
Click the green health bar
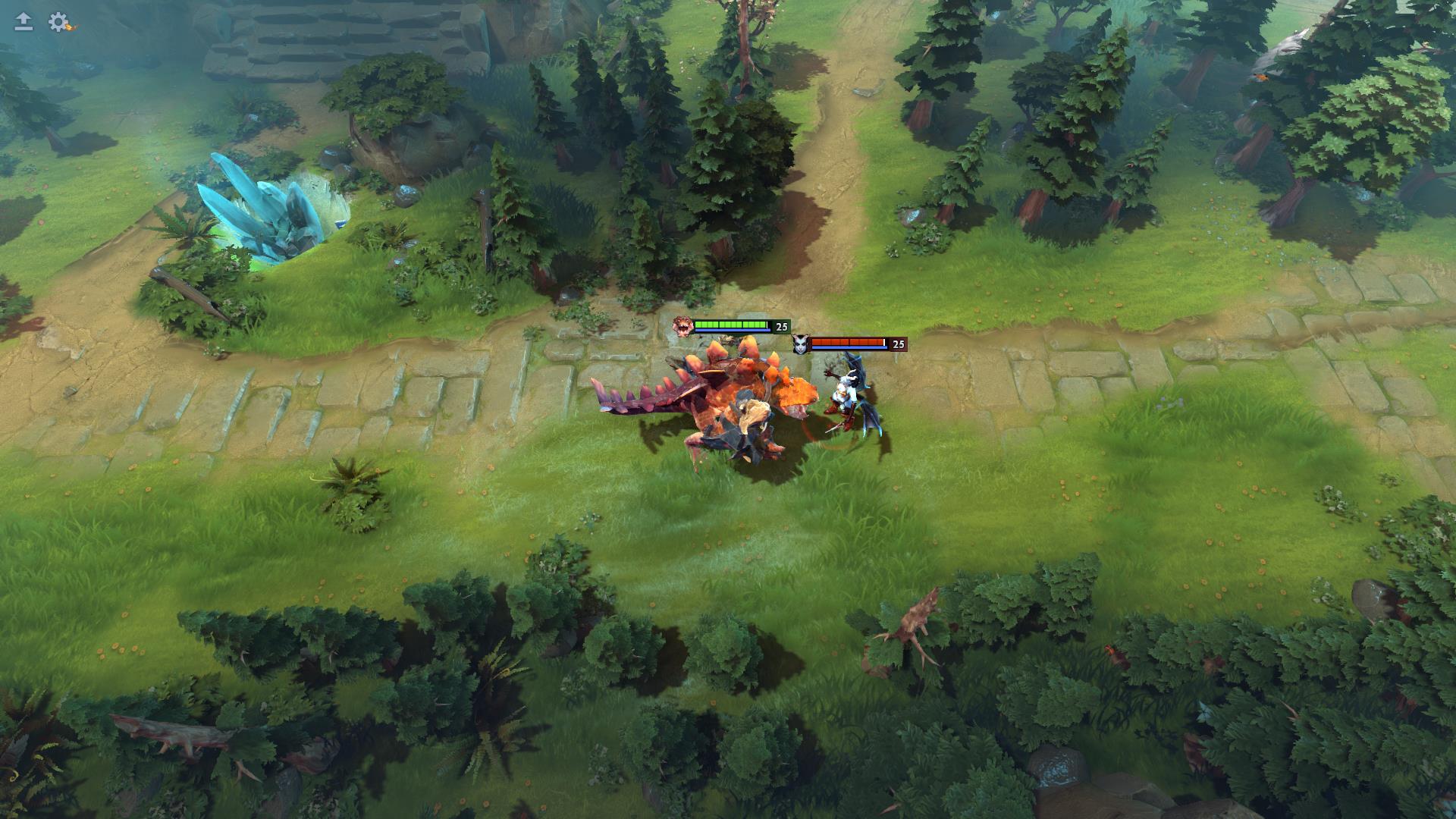click(730, 325)
